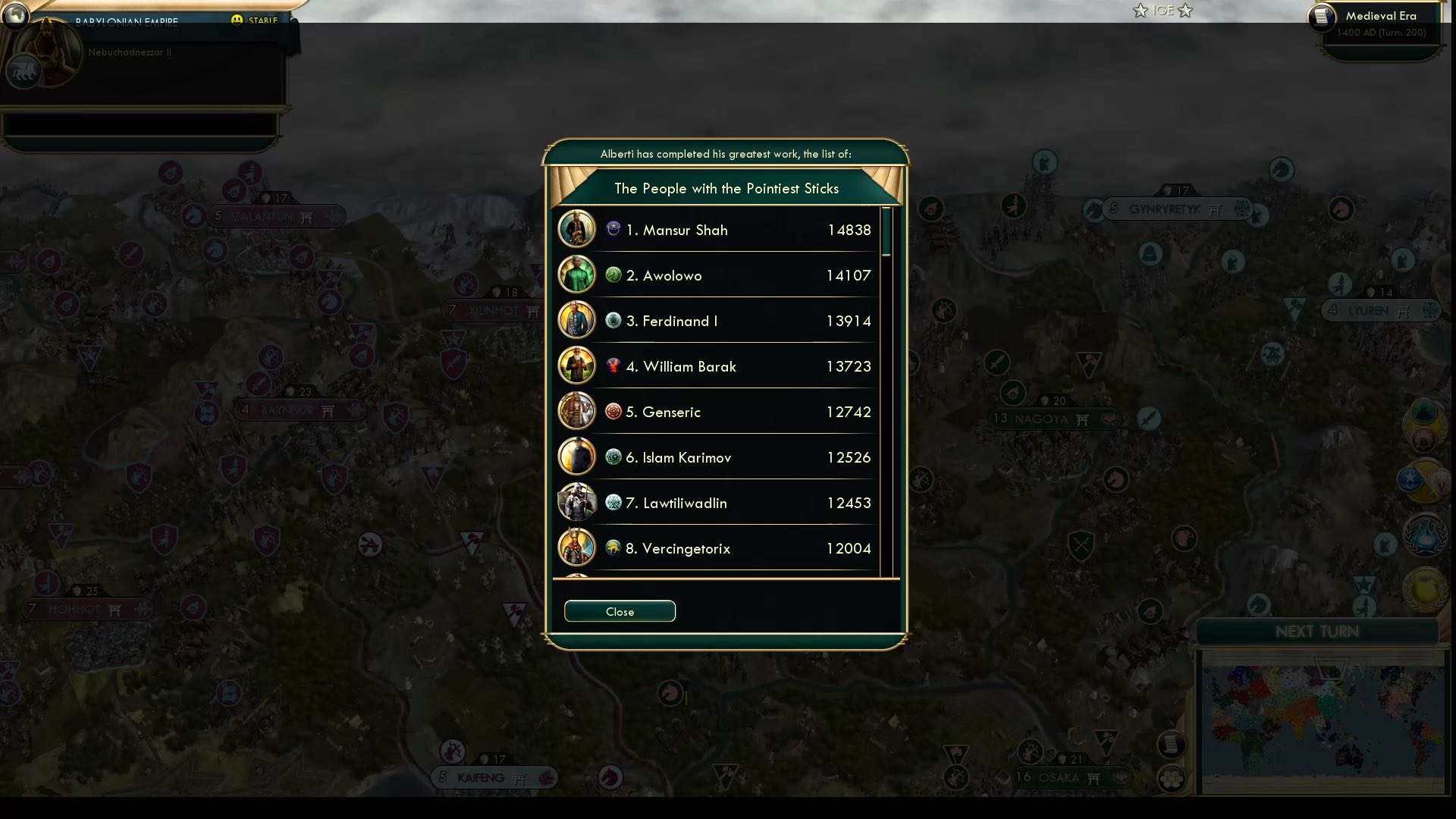This screenshot has width=1456, height=819.
Task: Open the IGE editor from the top bar
Action: click(1162, 10)
